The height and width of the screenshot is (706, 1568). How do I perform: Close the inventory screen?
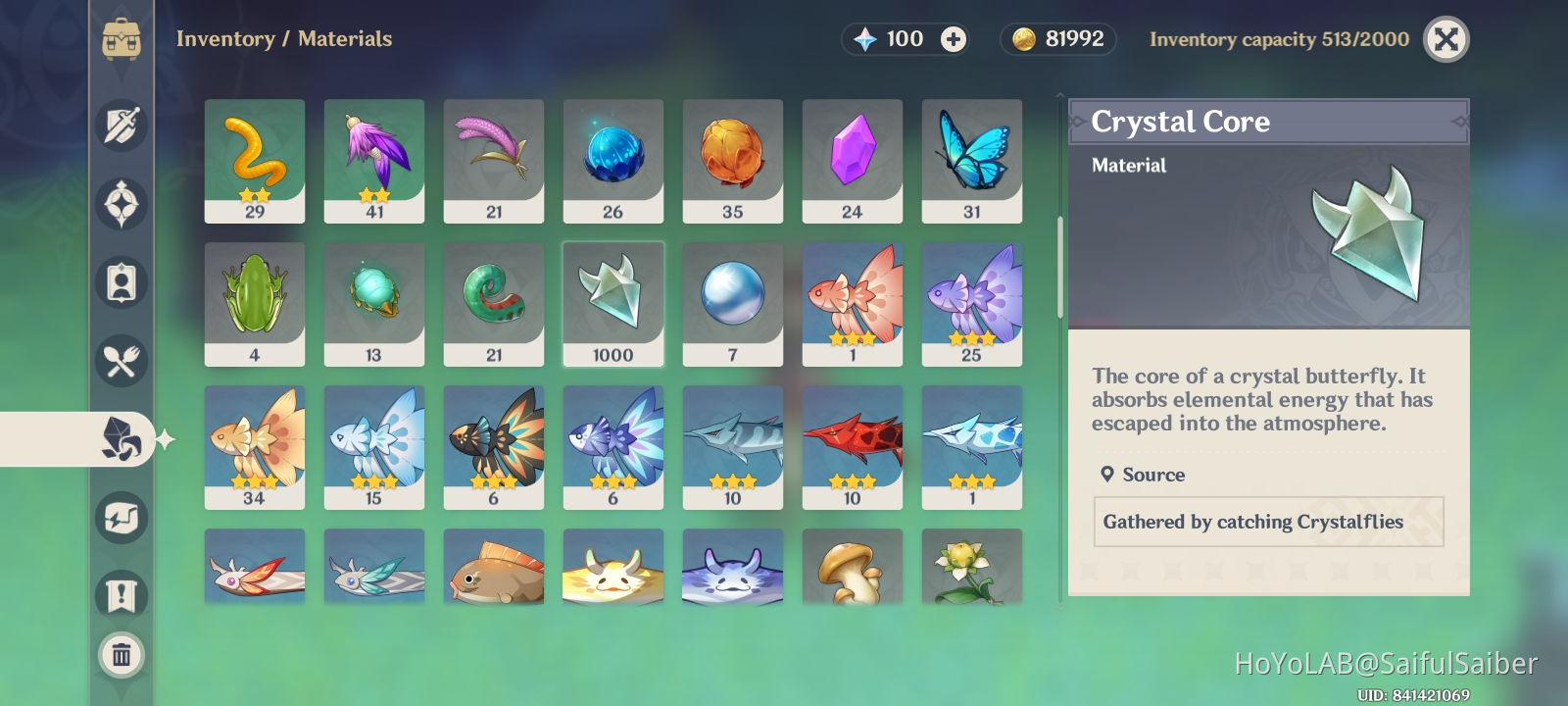tap(1446, 39)
